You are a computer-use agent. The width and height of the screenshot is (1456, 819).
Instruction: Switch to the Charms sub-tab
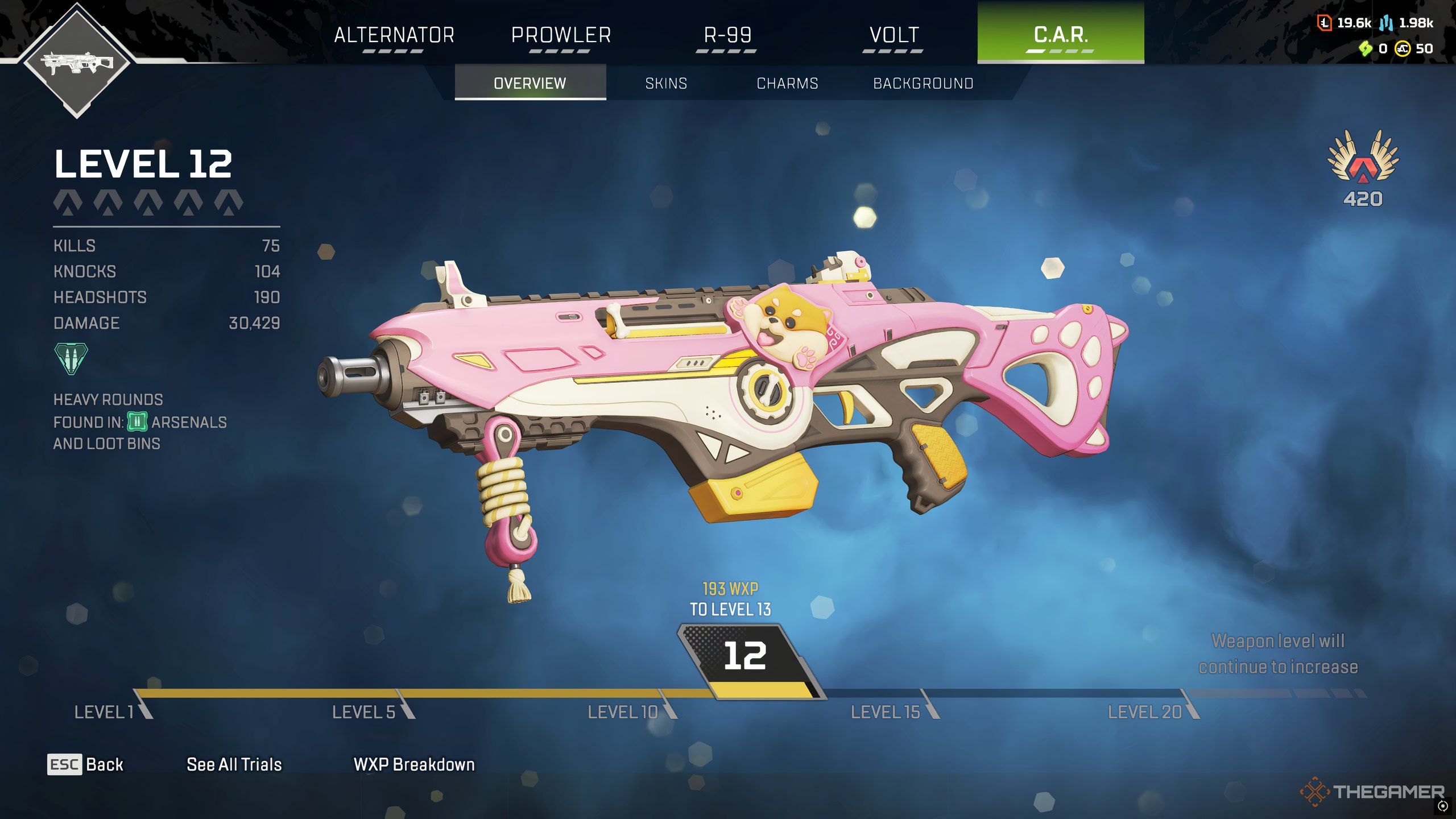tap(787, 83)
